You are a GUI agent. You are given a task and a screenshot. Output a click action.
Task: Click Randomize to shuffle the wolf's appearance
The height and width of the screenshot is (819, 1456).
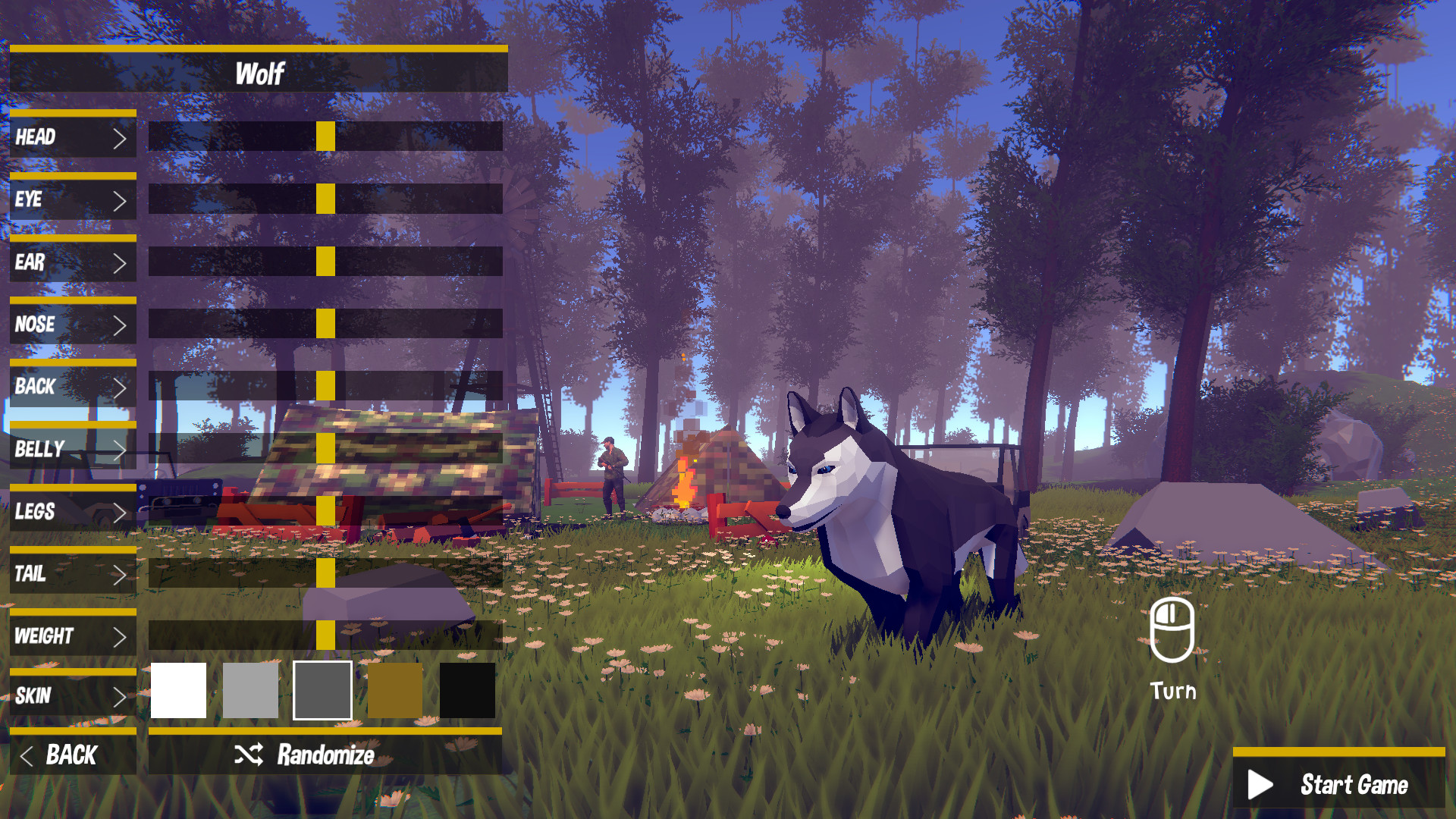(x=325, y=755)
